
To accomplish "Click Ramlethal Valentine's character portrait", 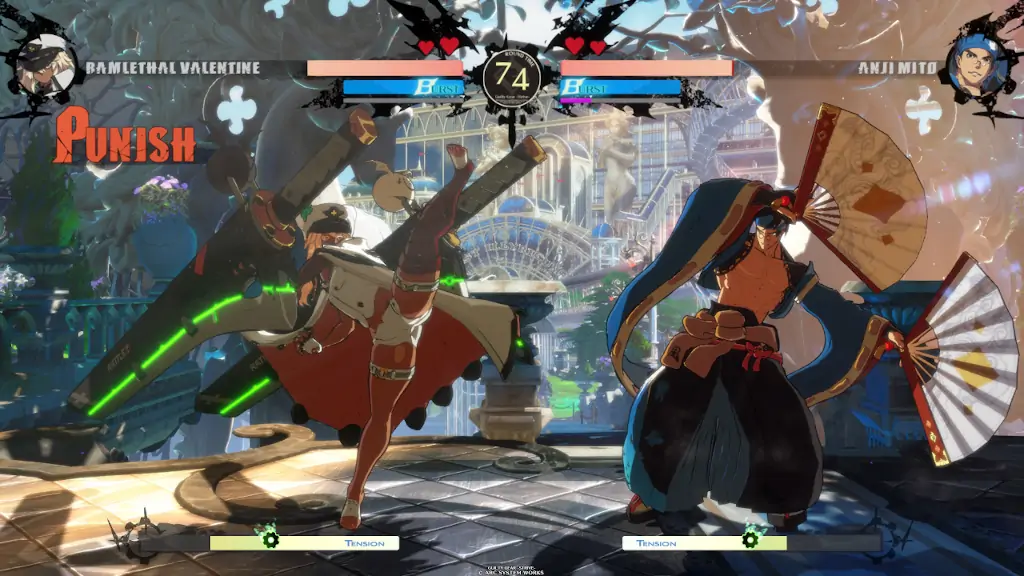I will click(46, 66).
